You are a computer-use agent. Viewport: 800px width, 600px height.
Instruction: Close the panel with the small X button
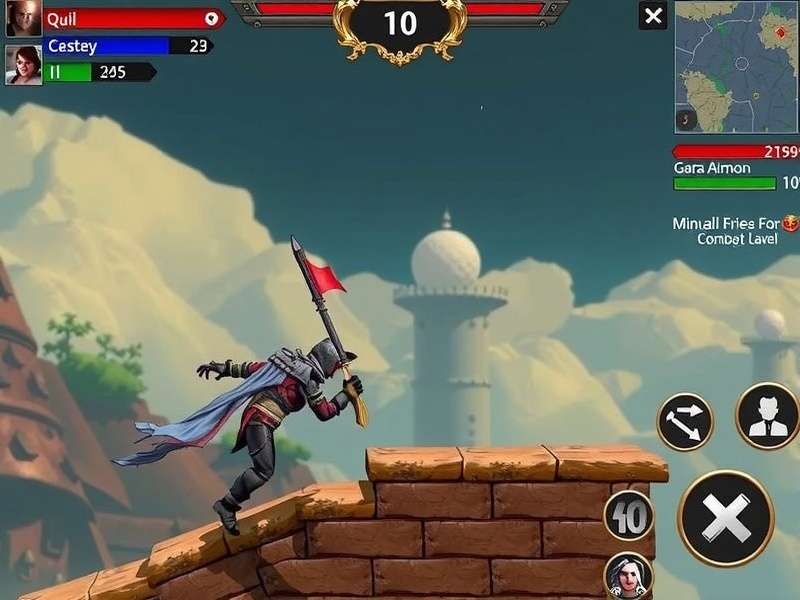point(653,16)
